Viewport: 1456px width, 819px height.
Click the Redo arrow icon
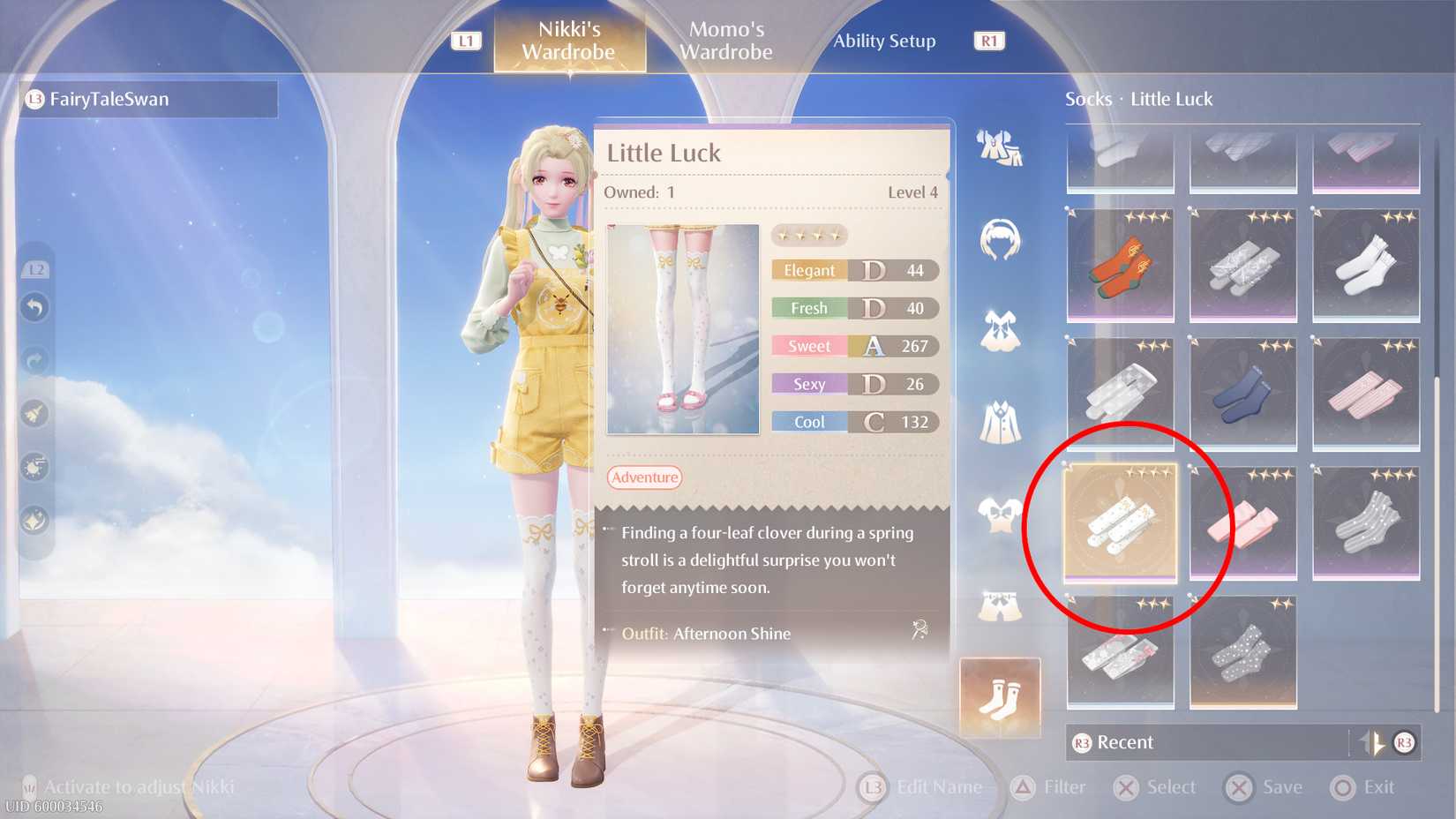pos(34,360)
